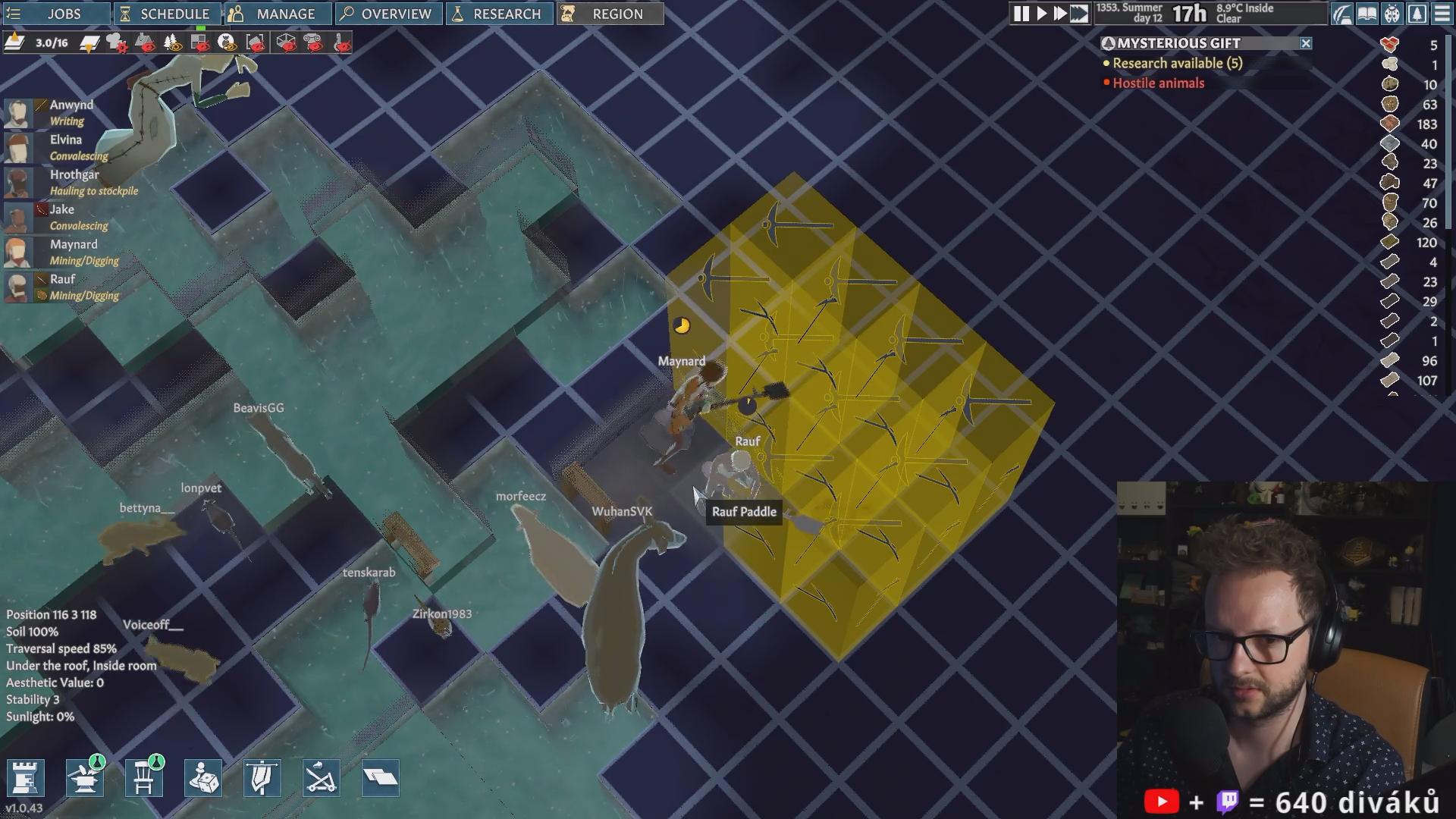This screenshot has height=819, width=1456.
Task: Open the Manage panel
Action: pyautogui.click(x=278, y=14)
